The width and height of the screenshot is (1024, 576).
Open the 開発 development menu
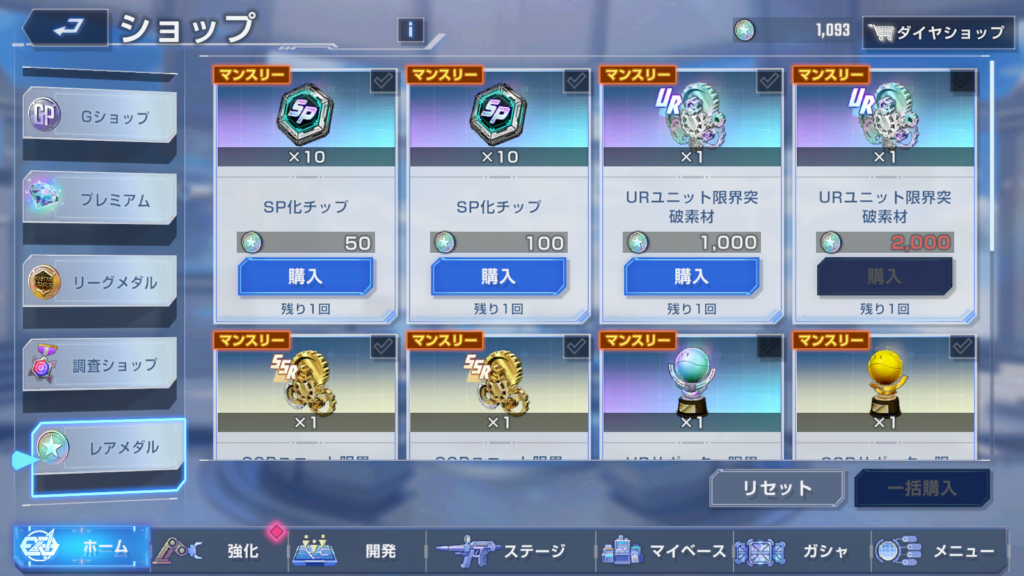click(358, 550)
